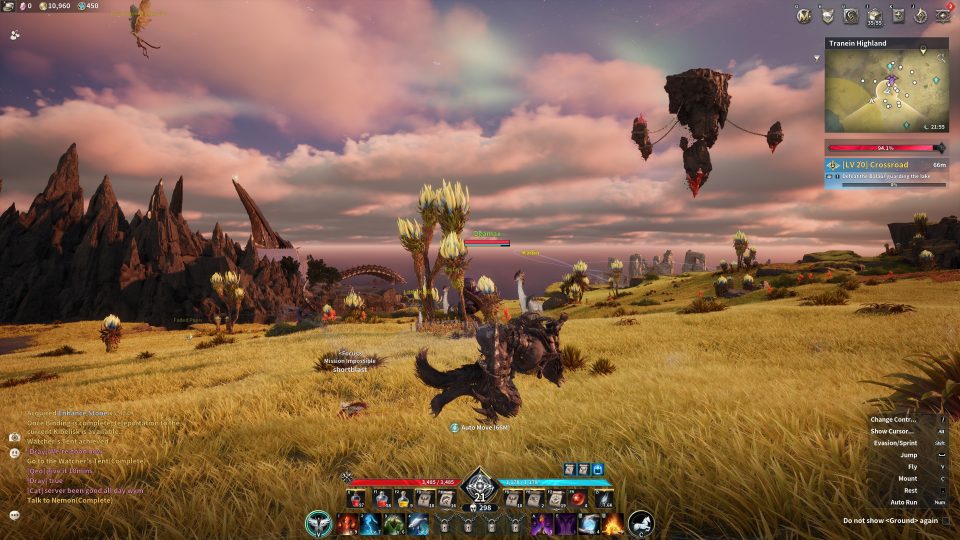
Task: Open the inventory bag showing 35/55
Action: click(874, 15)
